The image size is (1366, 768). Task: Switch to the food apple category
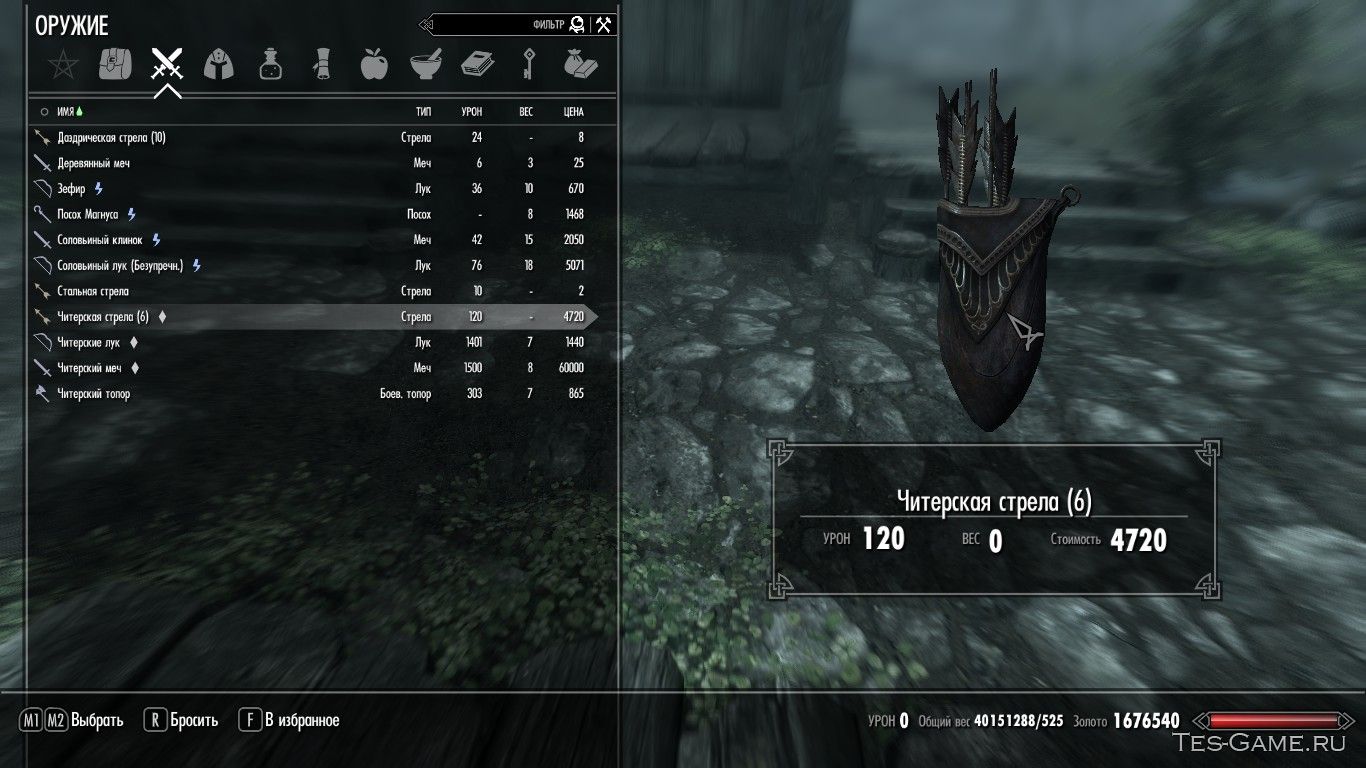[373, 66]
